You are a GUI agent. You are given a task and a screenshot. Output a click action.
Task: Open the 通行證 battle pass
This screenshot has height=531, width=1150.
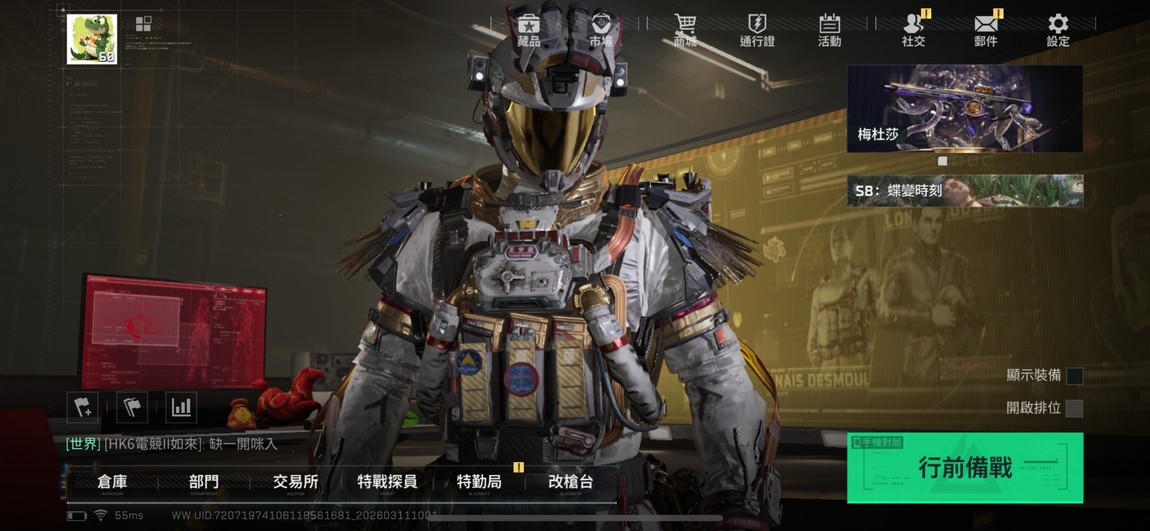point(757,29)
